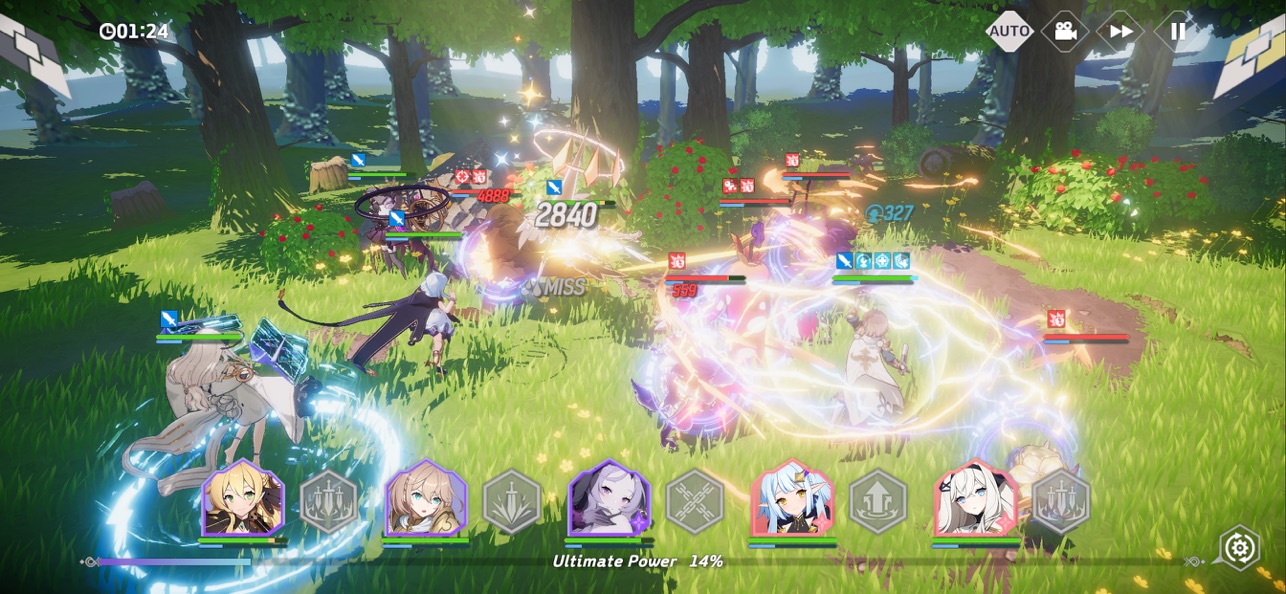Toggle the AUTO battle button

click(x=1009, y=31)
